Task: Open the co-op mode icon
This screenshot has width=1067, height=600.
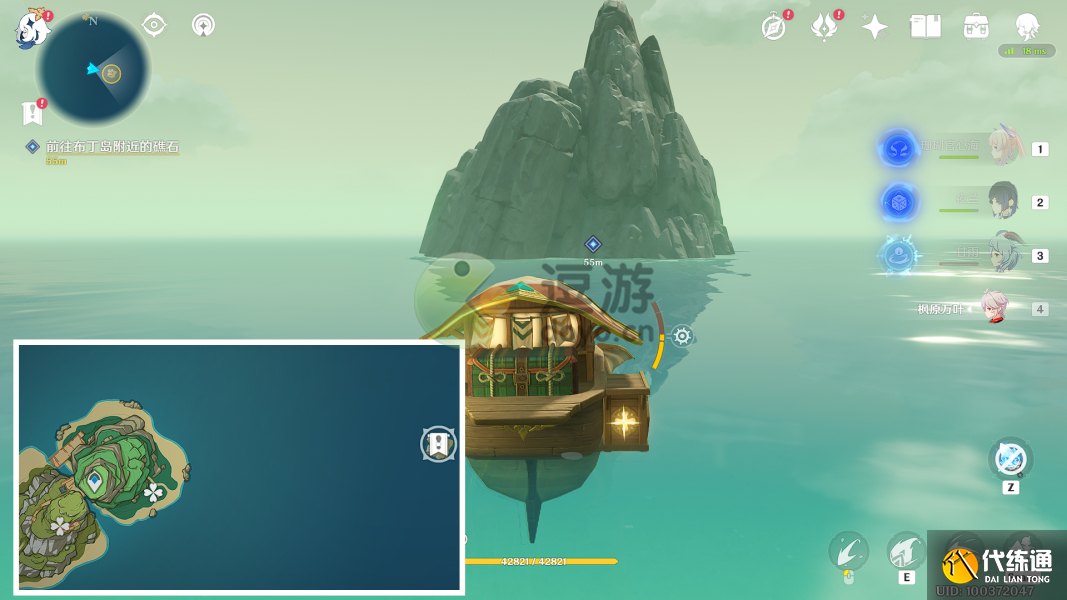Action: [x=204, y=25]
